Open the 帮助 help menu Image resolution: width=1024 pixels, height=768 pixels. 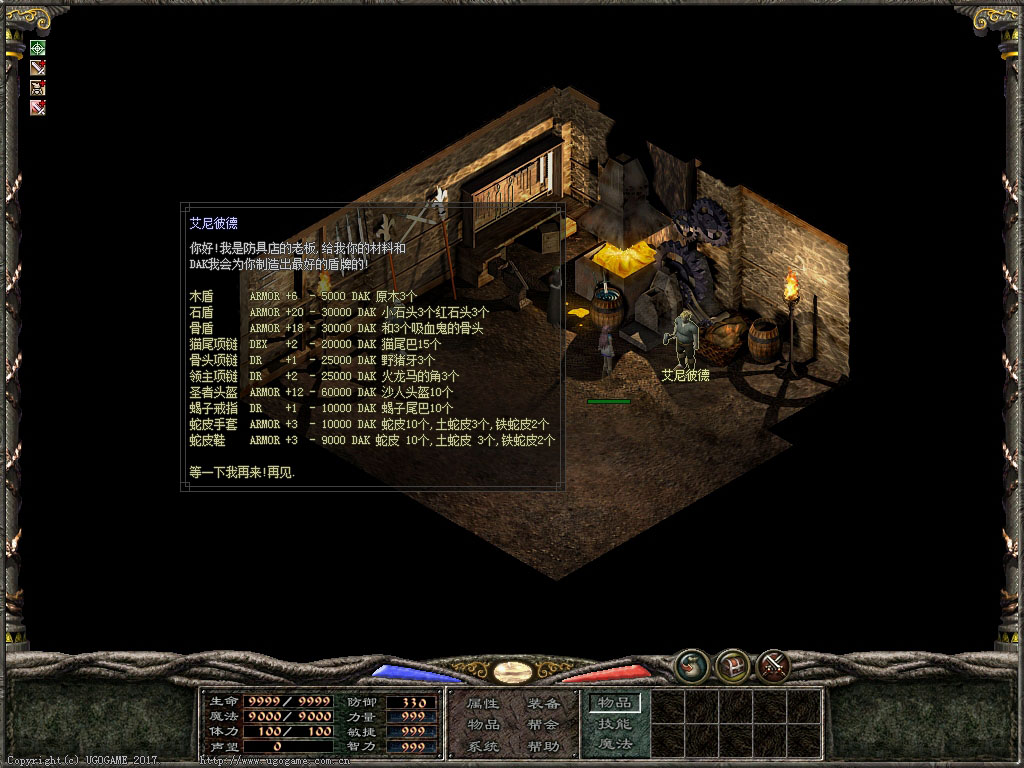[543, 746]
